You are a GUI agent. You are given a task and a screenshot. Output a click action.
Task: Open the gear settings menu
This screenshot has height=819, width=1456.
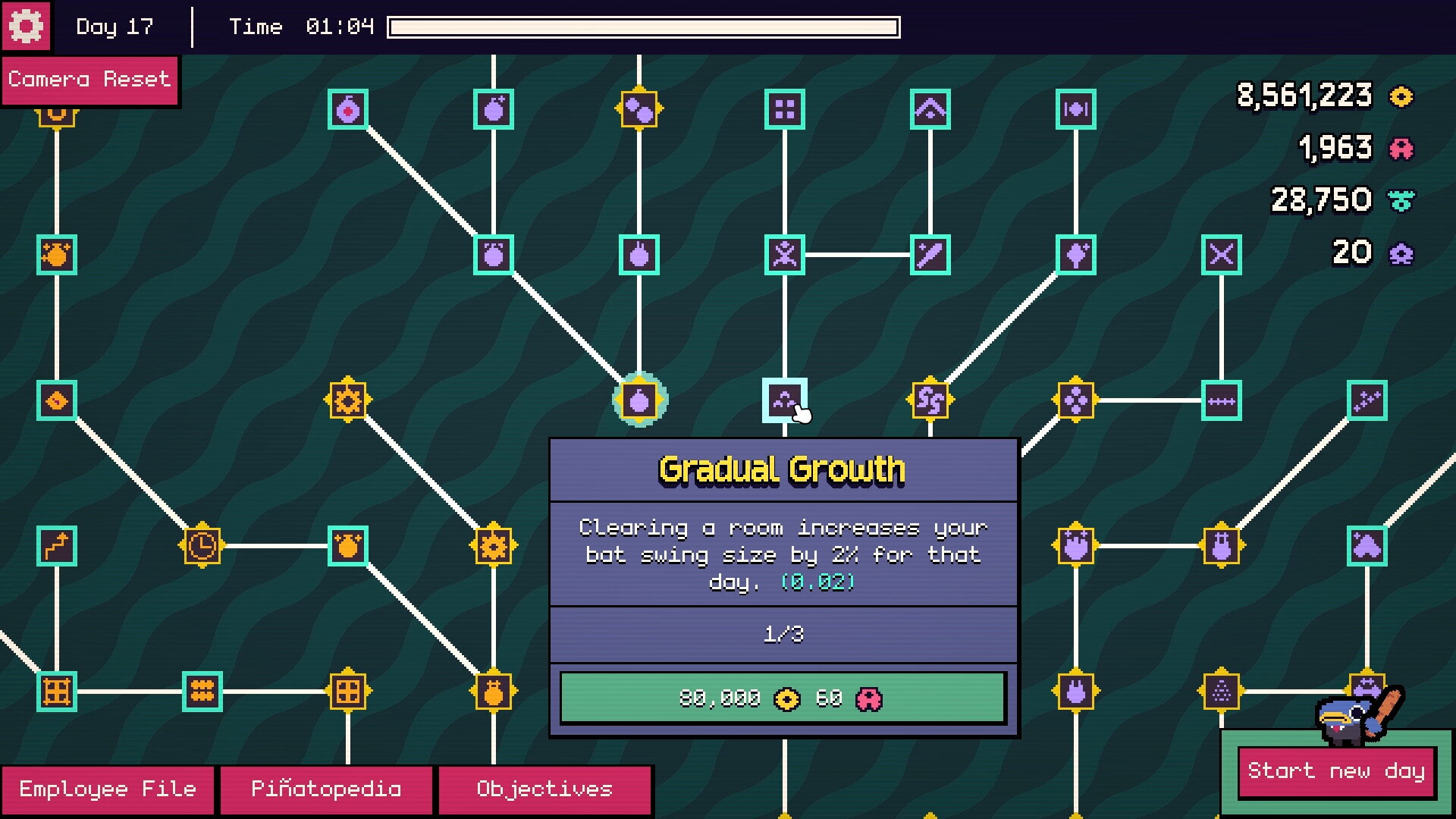coord(26,27)
